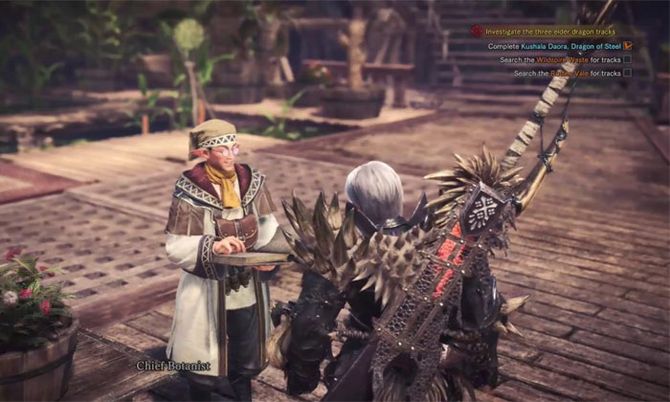Select the Wildspire Waste tracks objective
Image resolution: width=670 pixels, height=402 pixels.
click(560, 59)
